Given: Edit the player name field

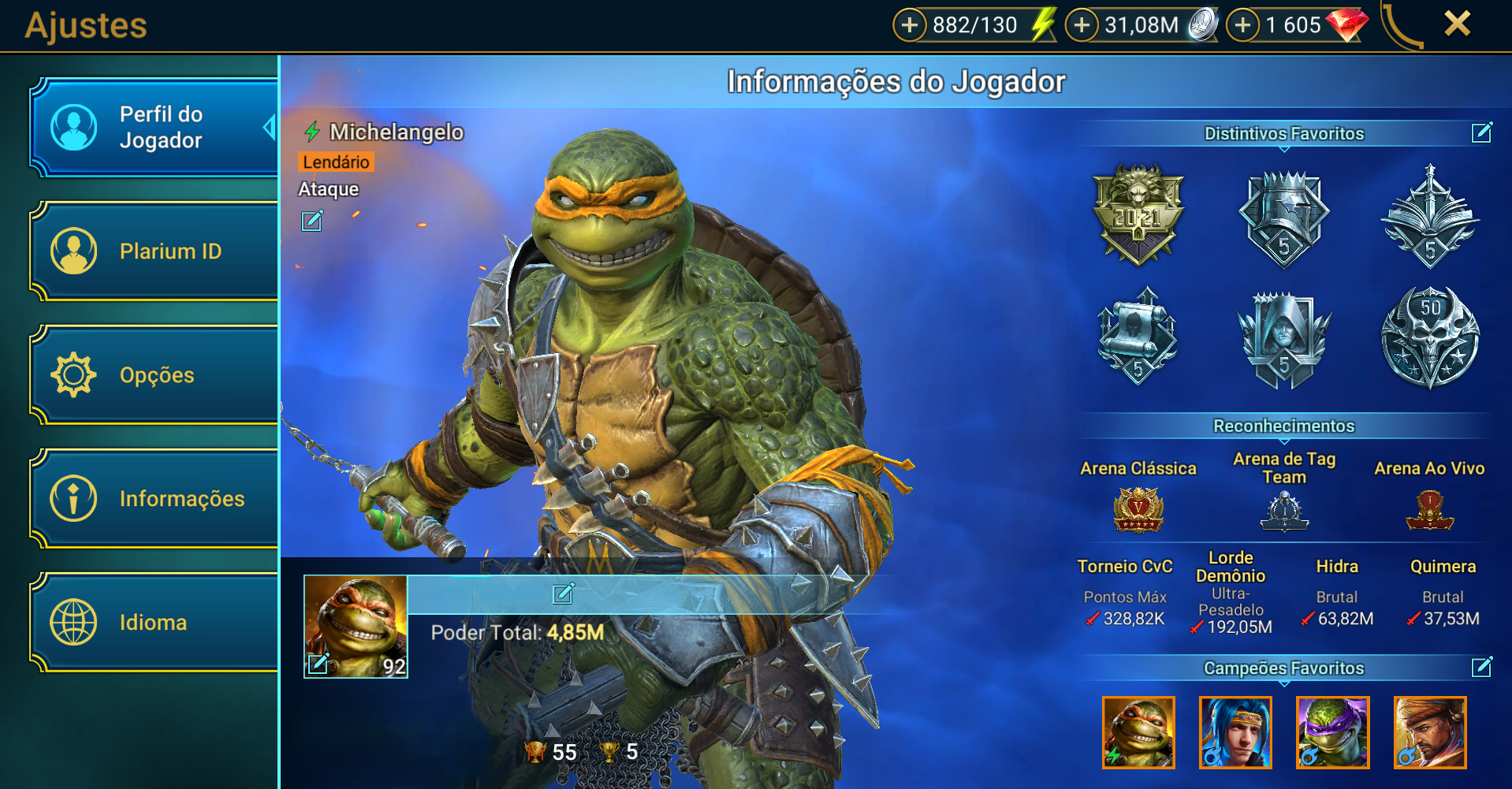Looking at the screenshot, I should 563,594.
